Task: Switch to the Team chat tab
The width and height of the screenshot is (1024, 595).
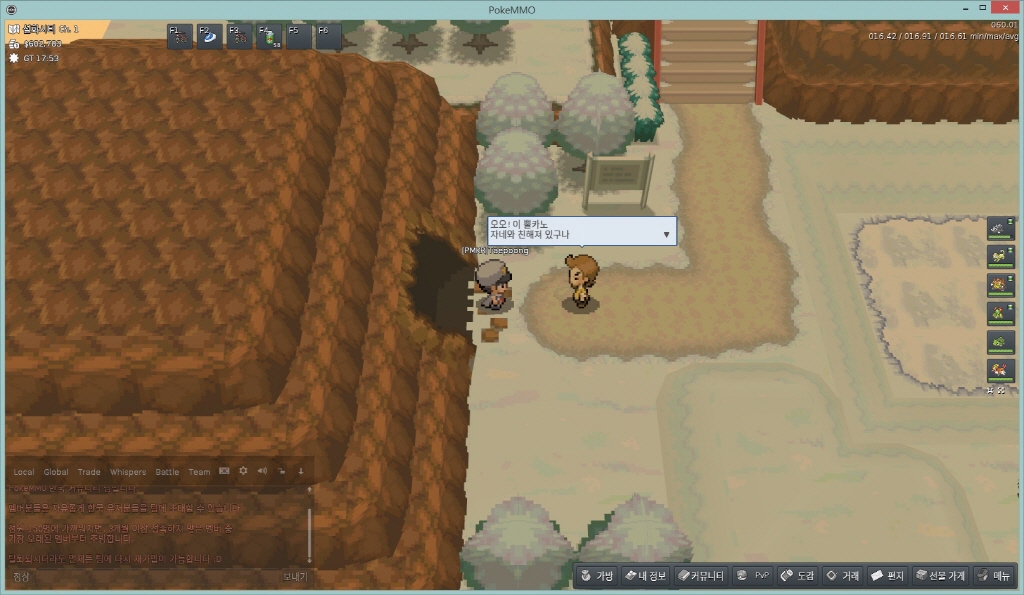Action: (x=199, y=472)
